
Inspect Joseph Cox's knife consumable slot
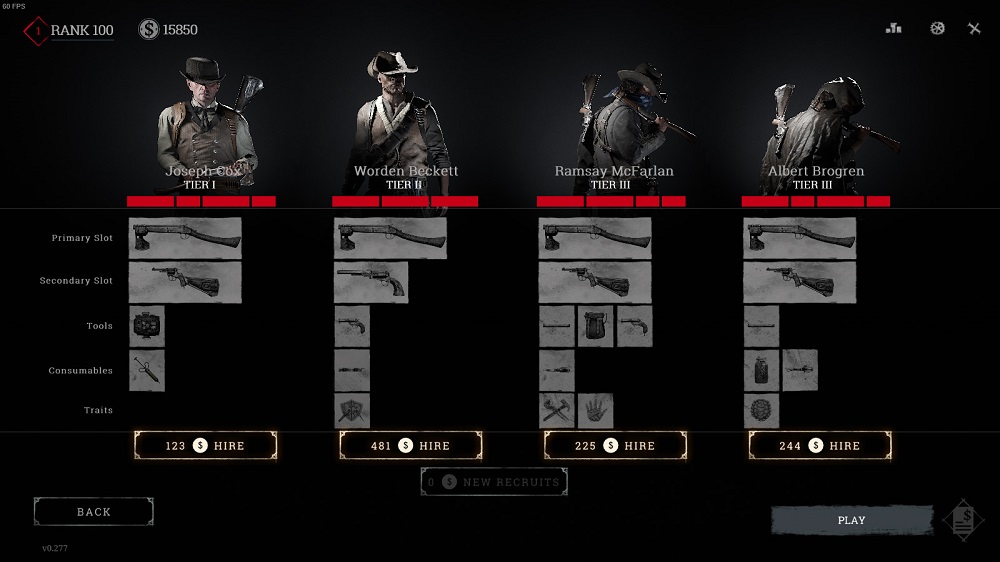[147, 370]
